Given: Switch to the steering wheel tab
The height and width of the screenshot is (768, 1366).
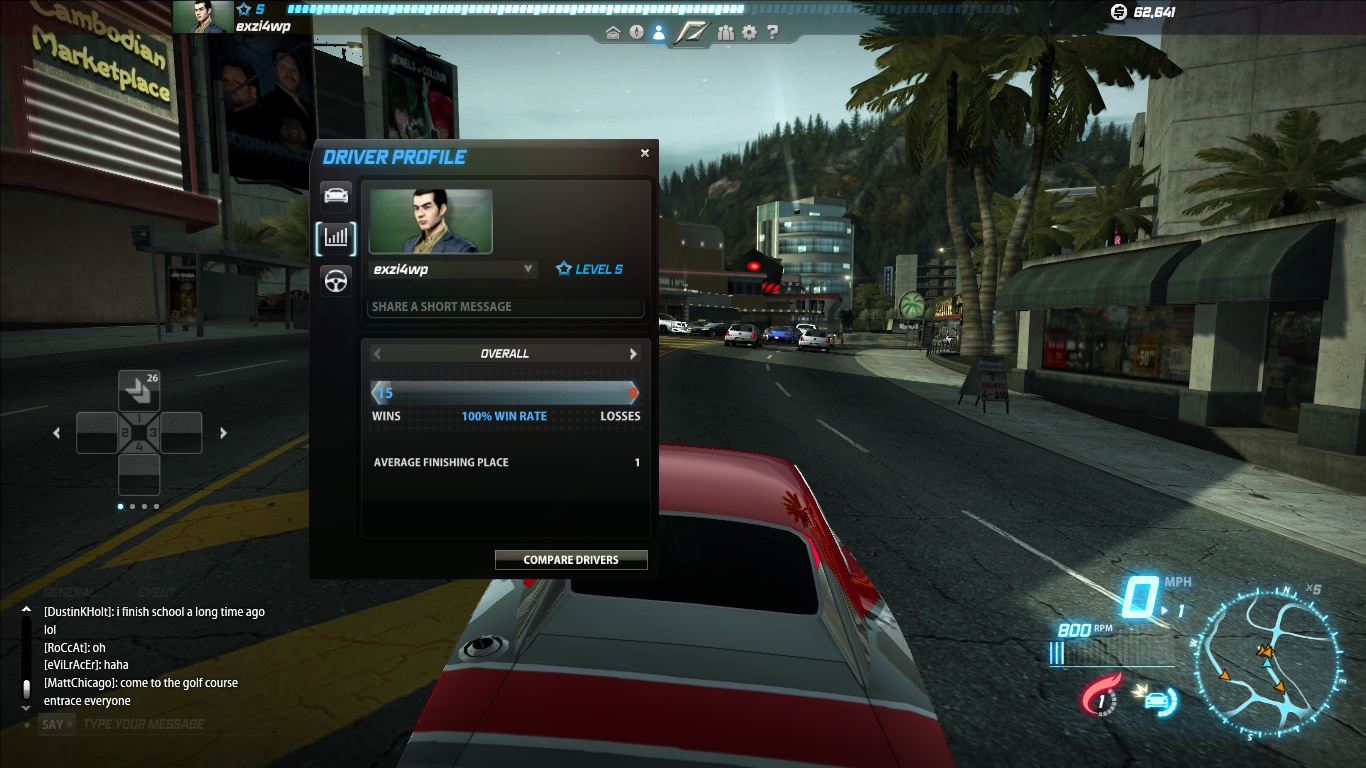Looking at the screenshot, I should (x=337, y=280).
